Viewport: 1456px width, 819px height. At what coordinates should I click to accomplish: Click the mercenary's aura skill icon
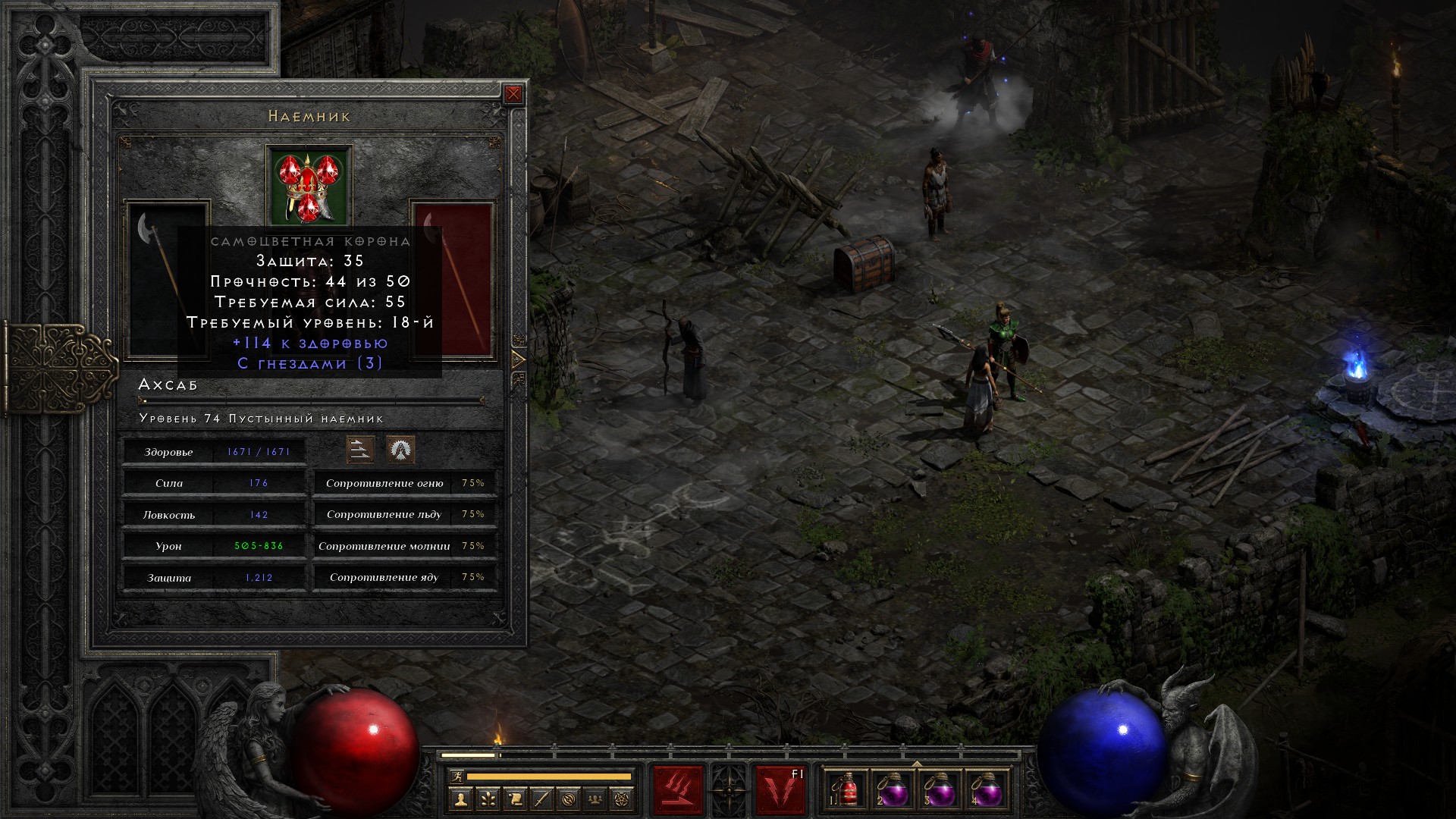400,450
